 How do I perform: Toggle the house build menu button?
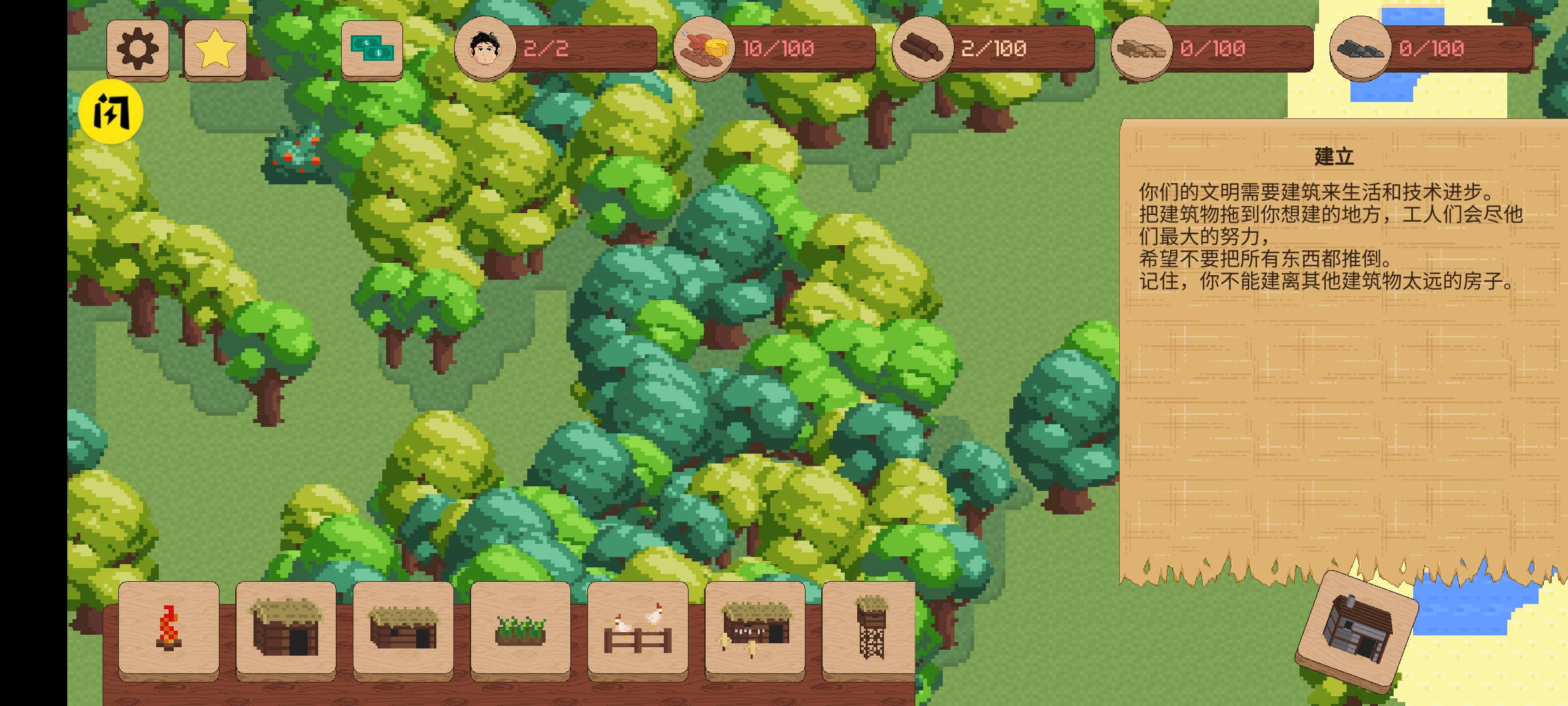(x=1357, y=630)
